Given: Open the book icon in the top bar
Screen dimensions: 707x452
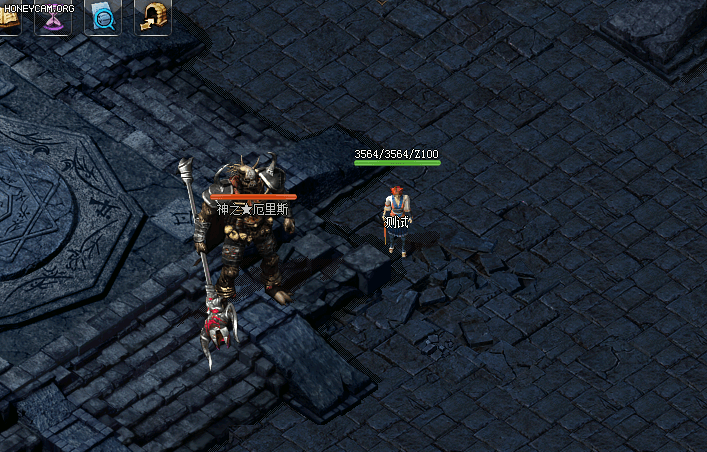Looking at the screenshot, I should click(x=8, y=18).
